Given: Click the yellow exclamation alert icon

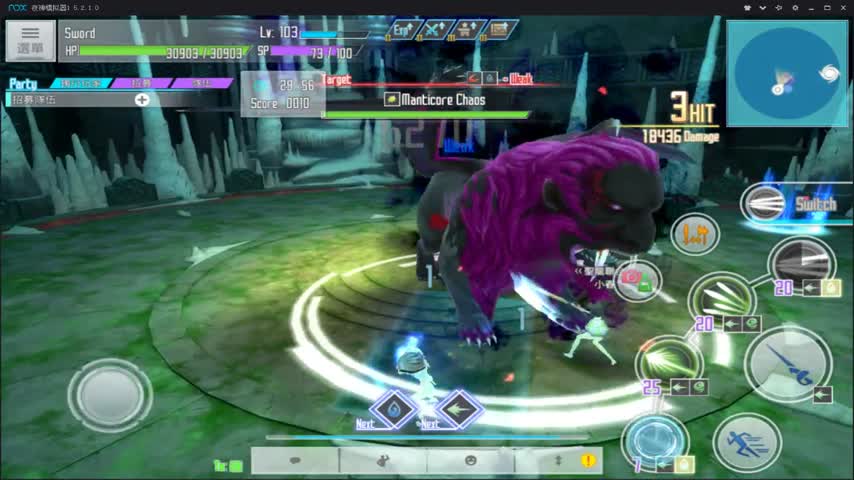Looking at the screenshot, I should click(x=588, y=460).
